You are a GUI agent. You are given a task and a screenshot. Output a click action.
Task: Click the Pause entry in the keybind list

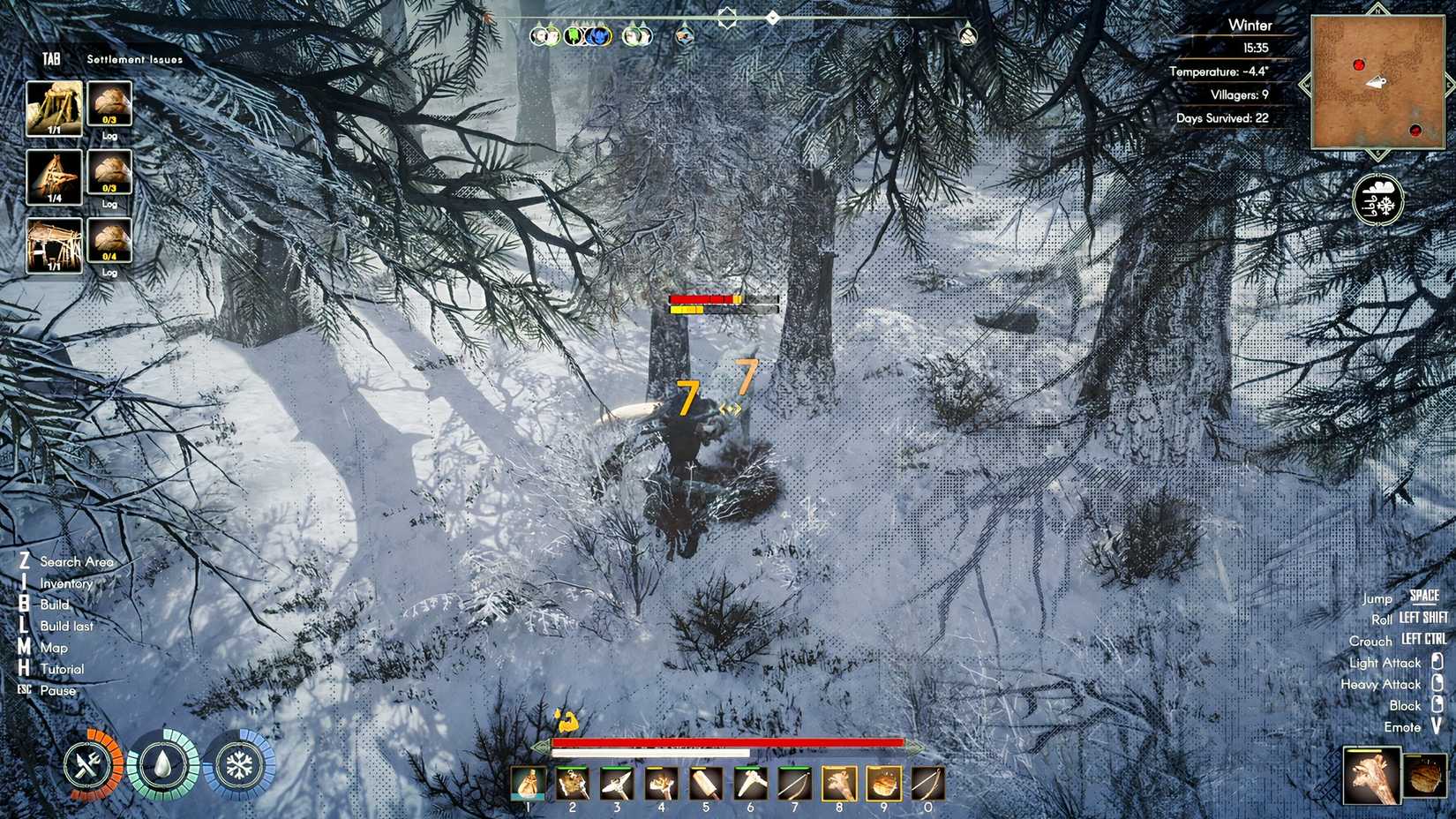click(x=58, y=690)
